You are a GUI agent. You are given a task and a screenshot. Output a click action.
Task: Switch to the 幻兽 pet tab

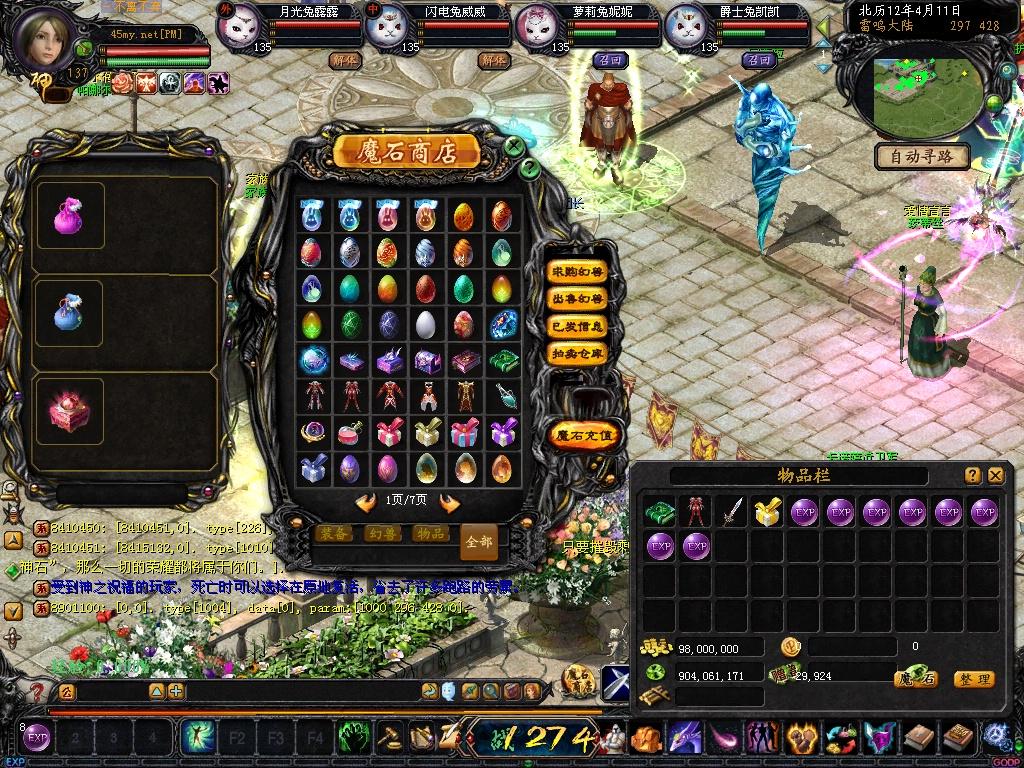click(x=383, y=534)
